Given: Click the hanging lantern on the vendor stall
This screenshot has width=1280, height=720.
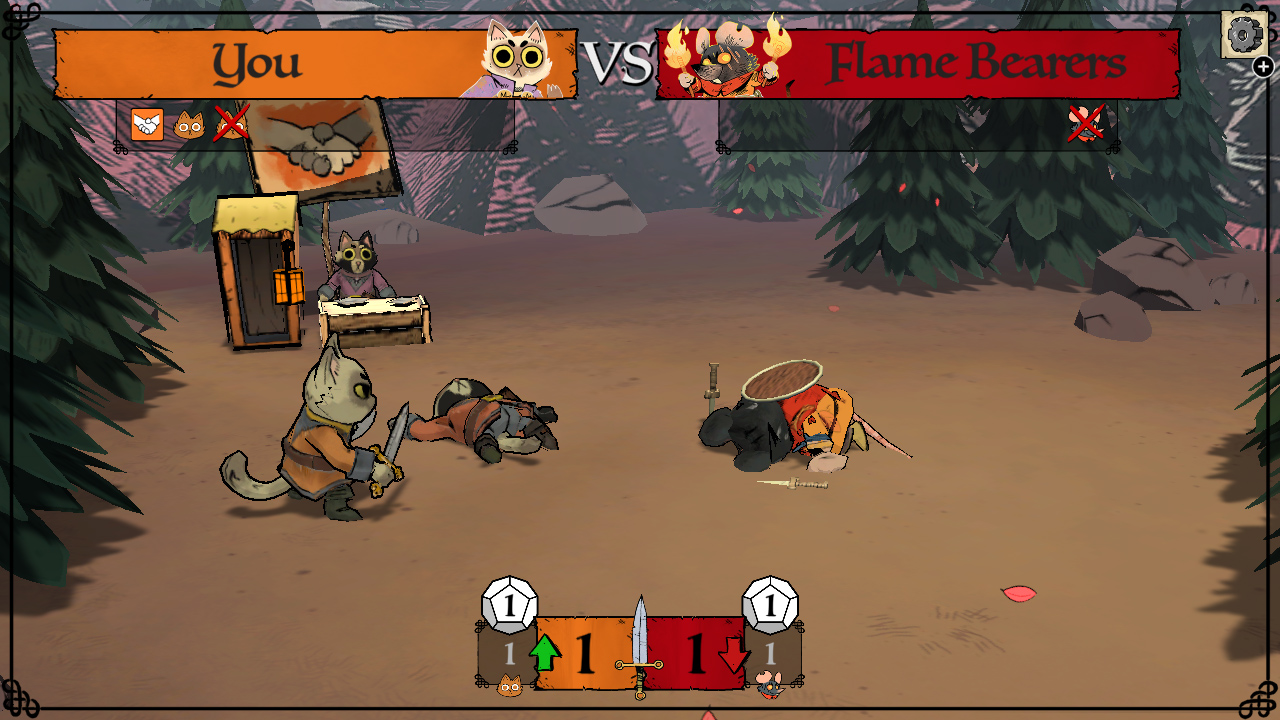Looking at the screenshot, I should [x=290, y=285].
